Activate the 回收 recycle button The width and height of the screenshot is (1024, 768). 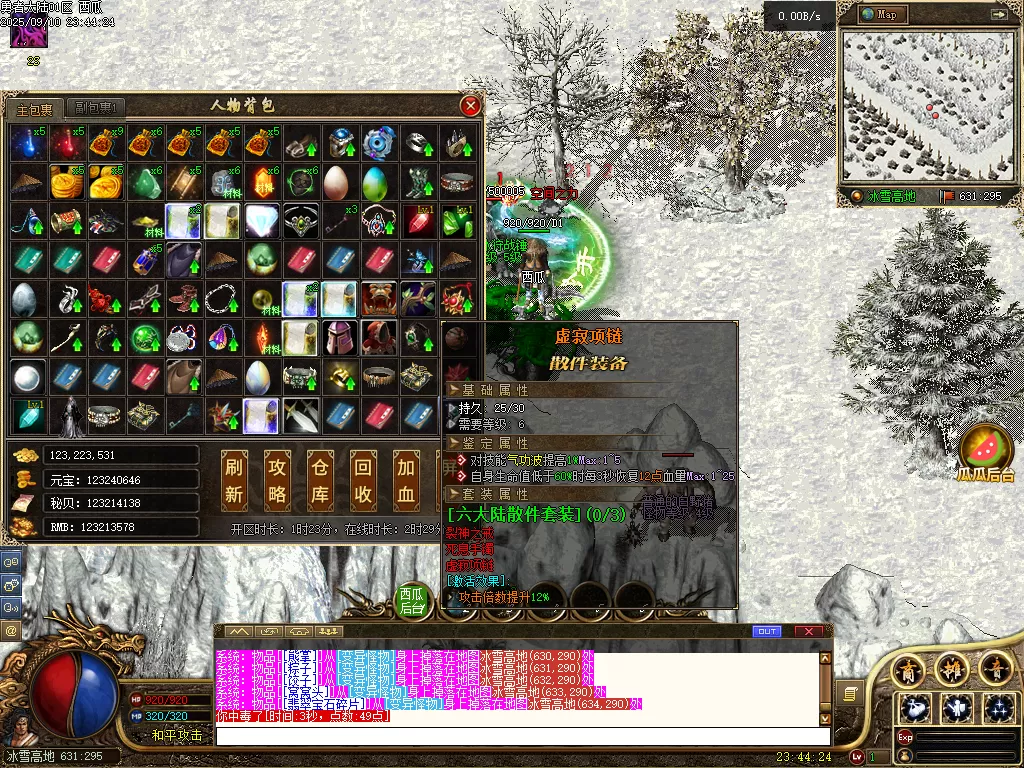(x=364, y=480)
